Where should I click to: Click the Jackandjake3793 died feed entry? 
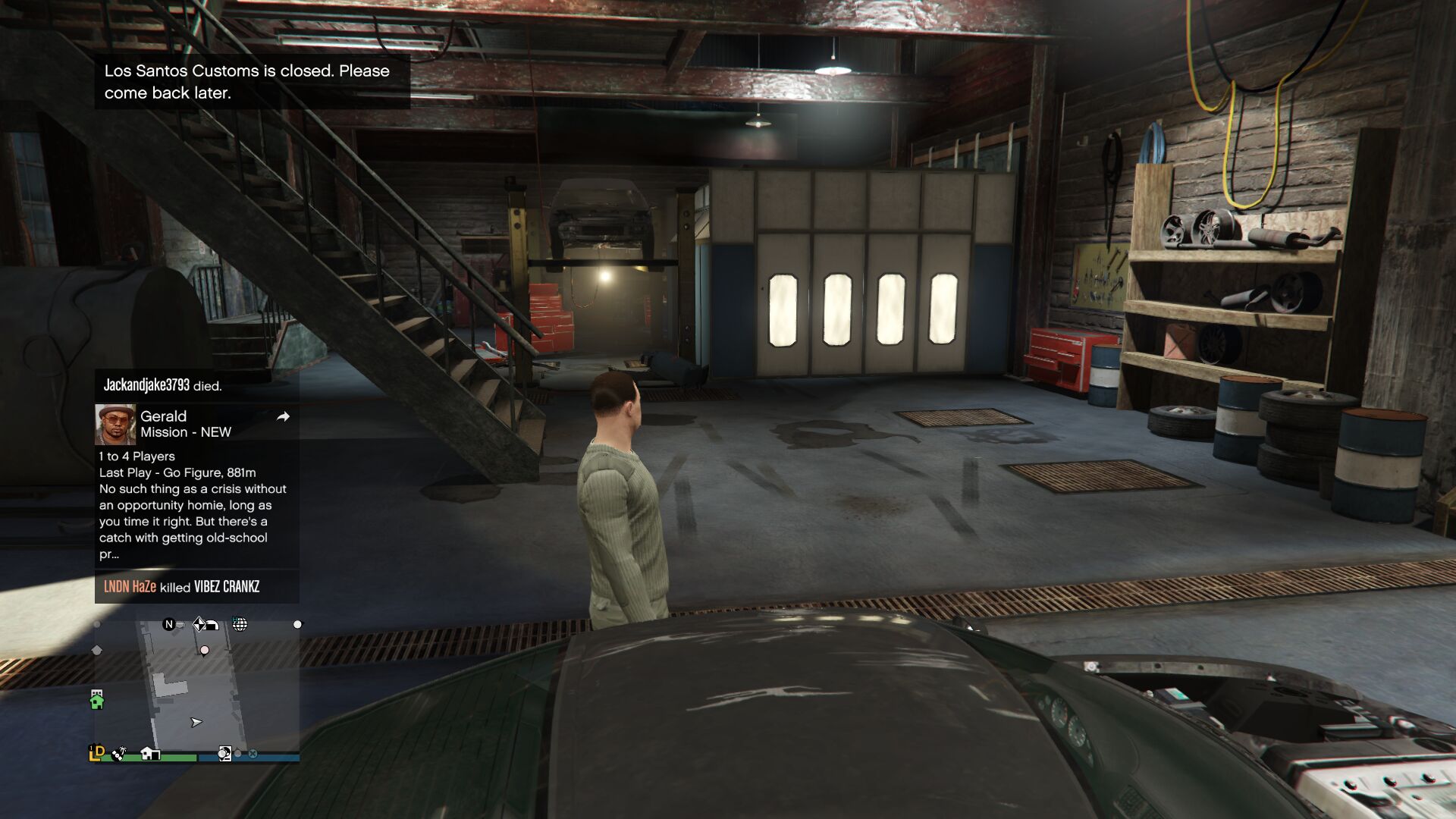(x=162, y=385)
